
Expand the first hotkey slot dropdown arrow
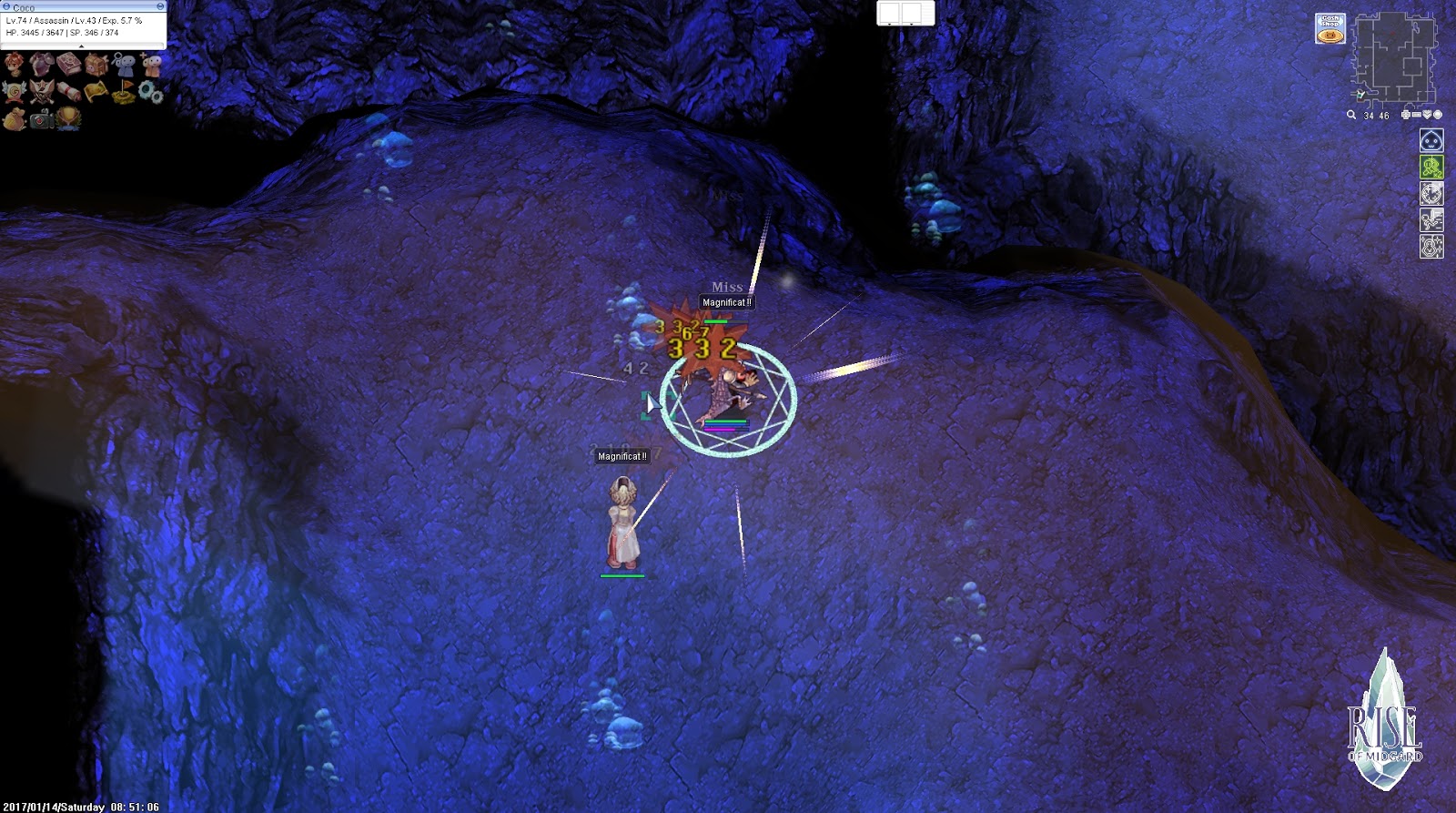pyautogui.click(x=889, y=25)
